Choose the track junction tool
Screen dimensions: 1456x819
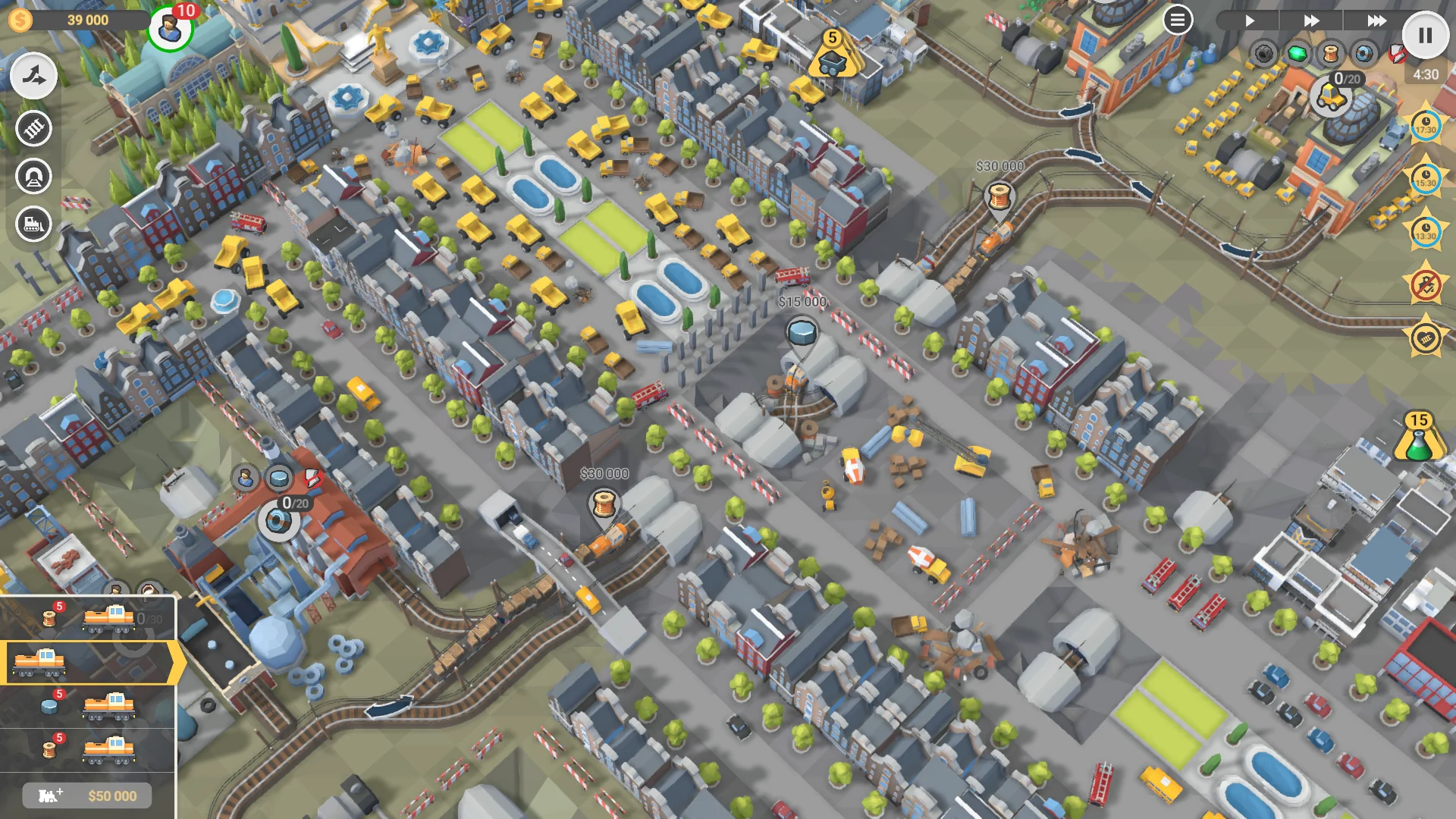(x=32, y=76)
